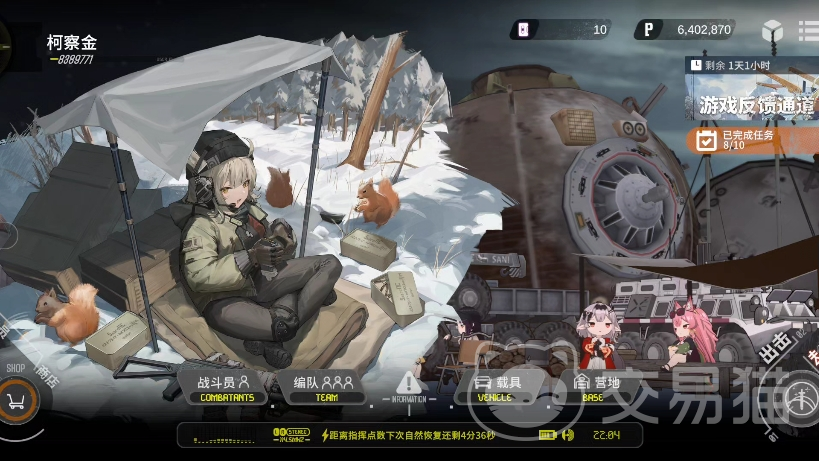819x461 pixels.
Task: Open the shop cart icon
Action: tap(17, 400)
